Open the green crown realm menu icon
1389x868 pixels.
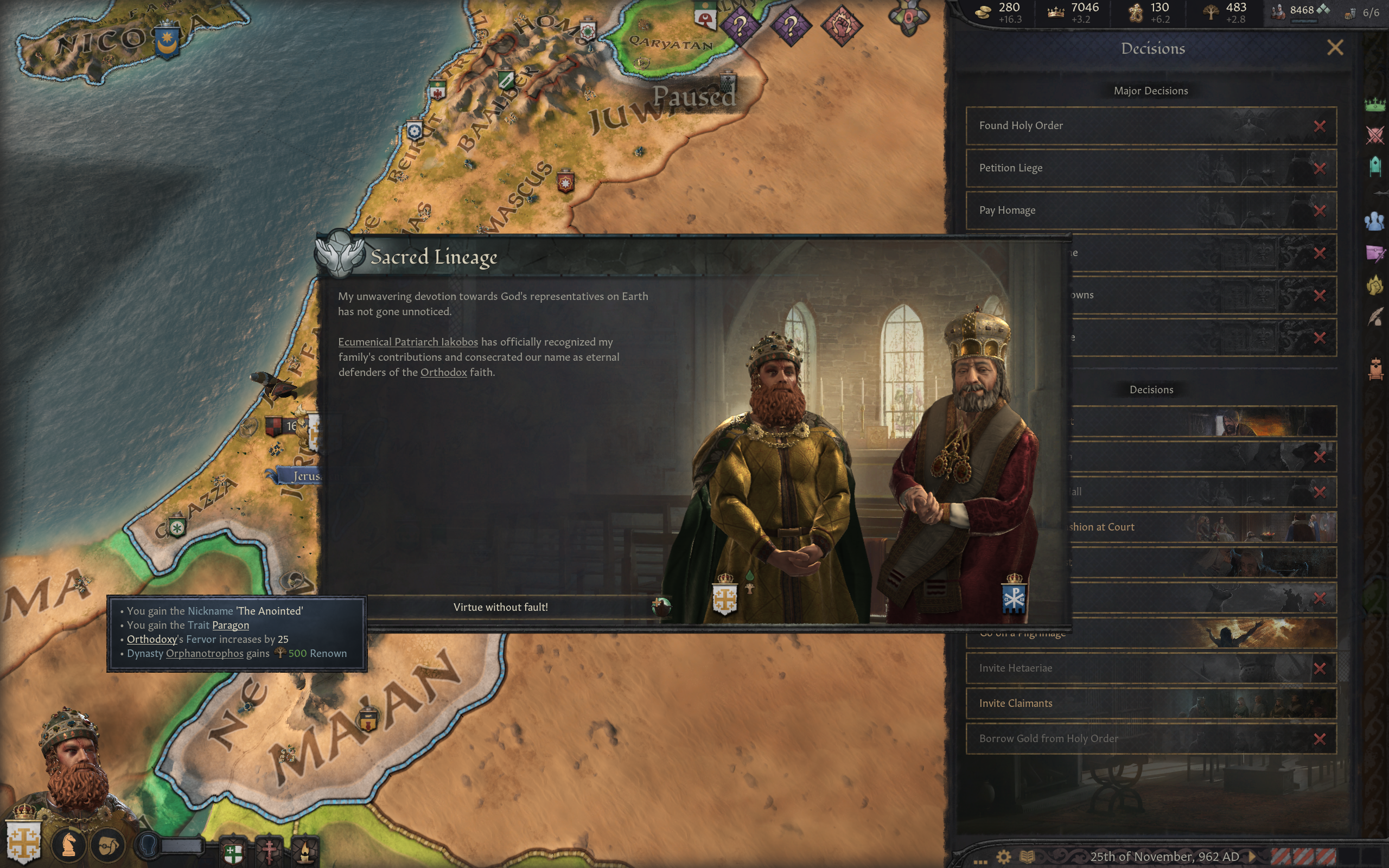[1375, 105]
